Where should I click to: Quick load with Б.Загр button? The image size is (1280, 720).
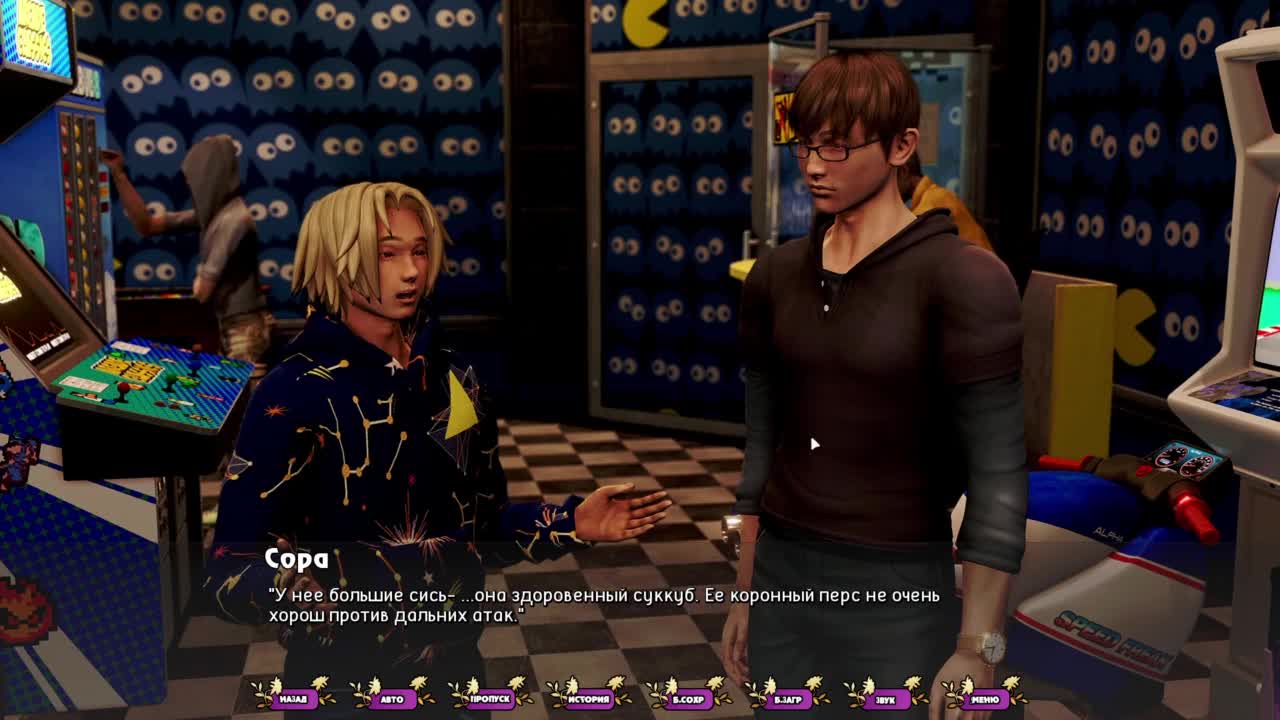point(787,699)
